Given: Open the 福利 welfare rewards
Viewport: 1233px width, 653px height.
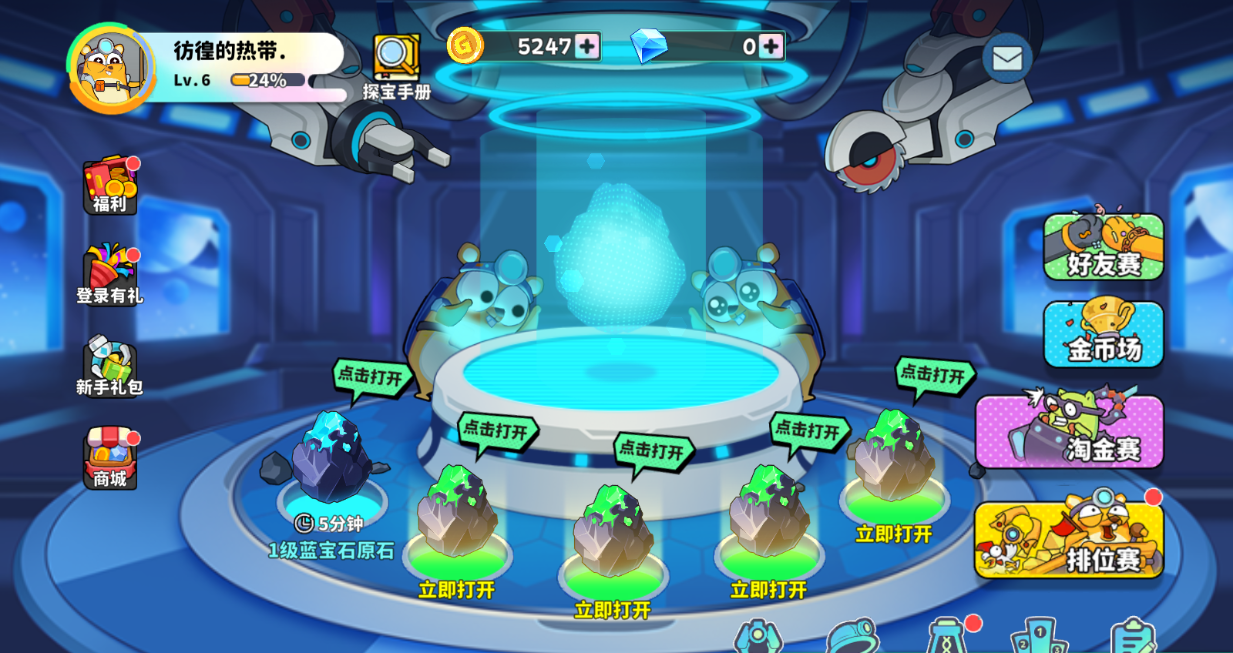Looking at the screenshot, I should point(110,186).
